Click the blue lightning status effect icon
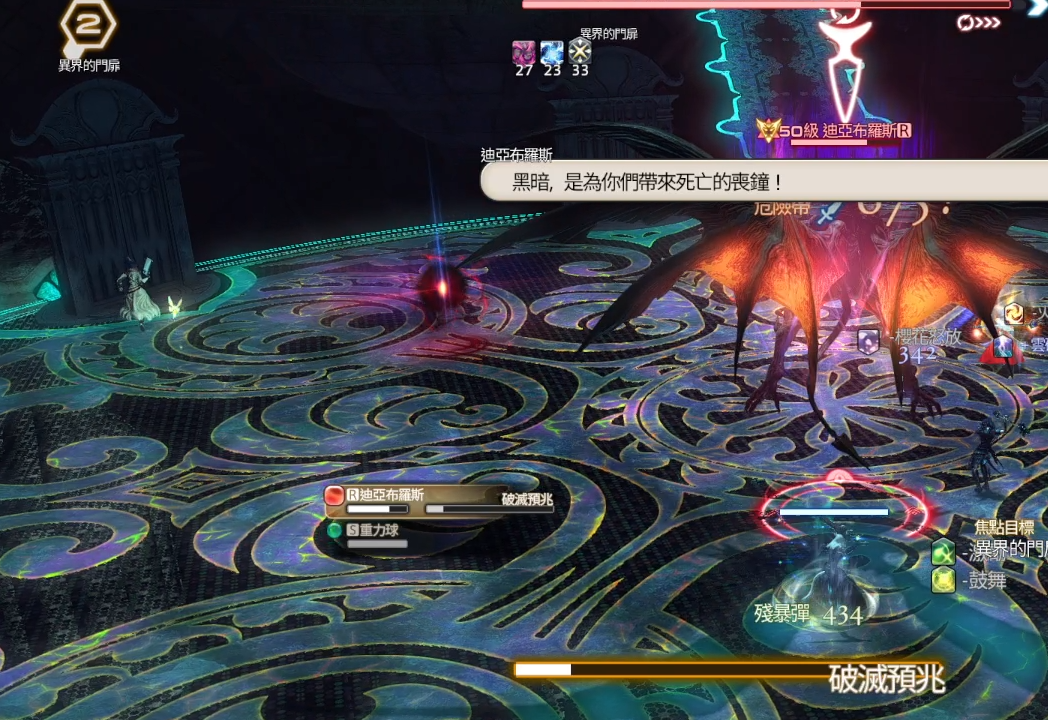The width and height of the screenshot is (1048, 720). [551, 52]
